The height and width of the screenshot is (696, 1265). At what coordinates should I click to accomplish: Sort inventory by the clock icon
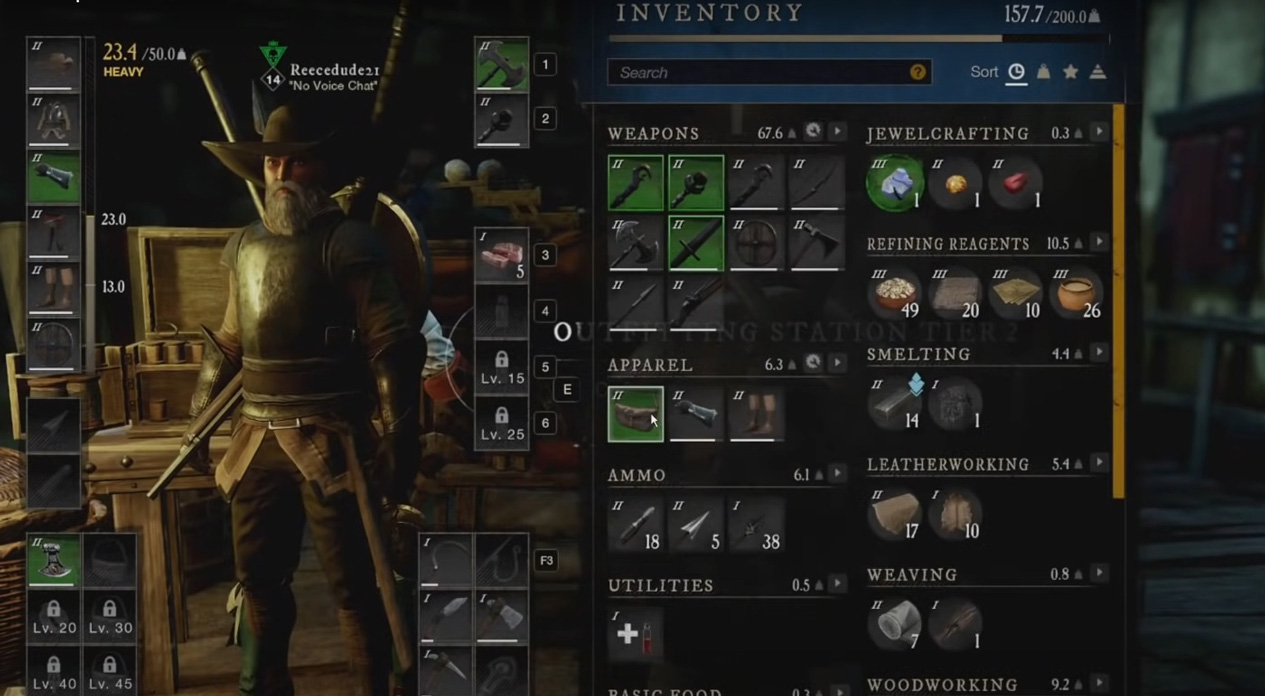click(x=1016, y=72)
